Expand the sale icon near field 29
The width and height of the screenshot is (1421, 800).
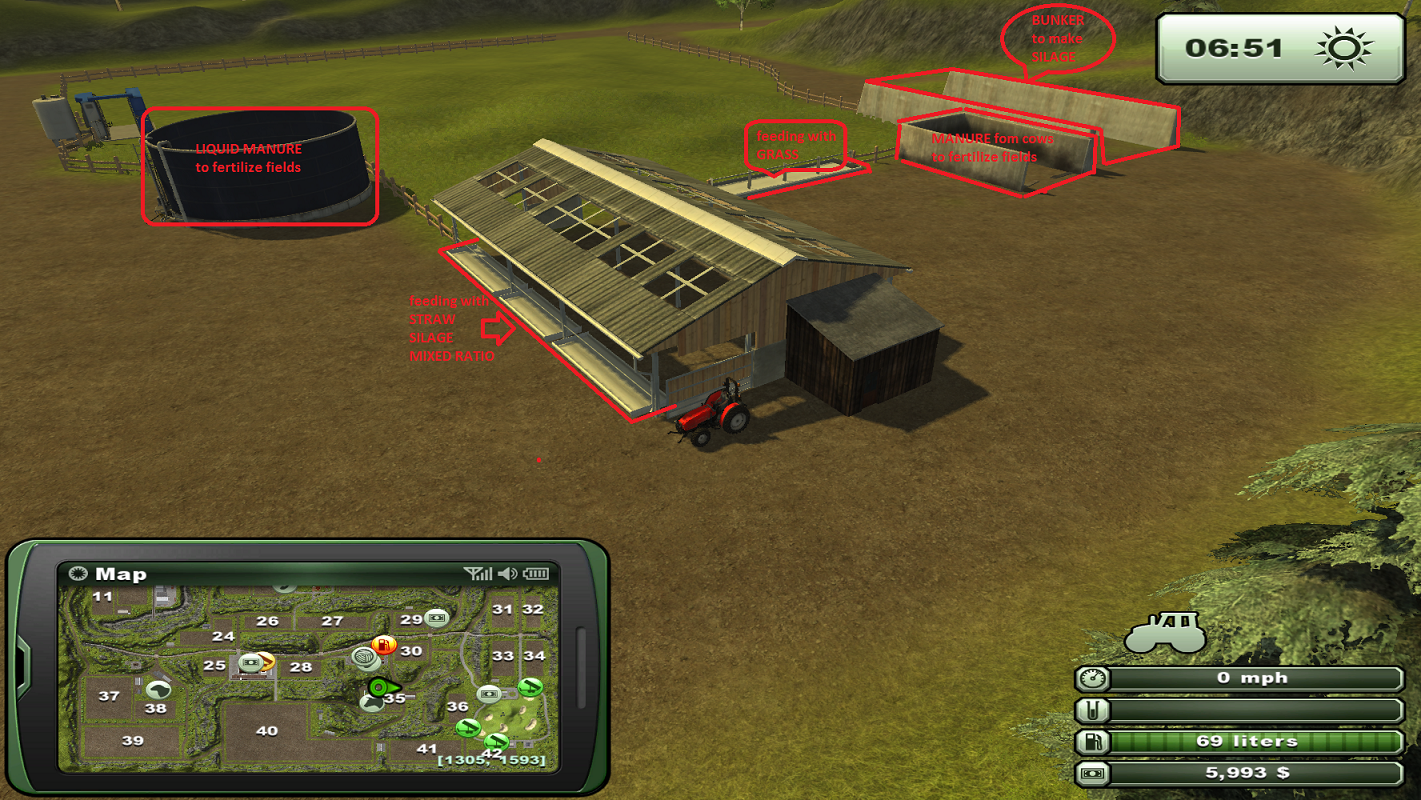pyautogui.click(x=437, y=618)
